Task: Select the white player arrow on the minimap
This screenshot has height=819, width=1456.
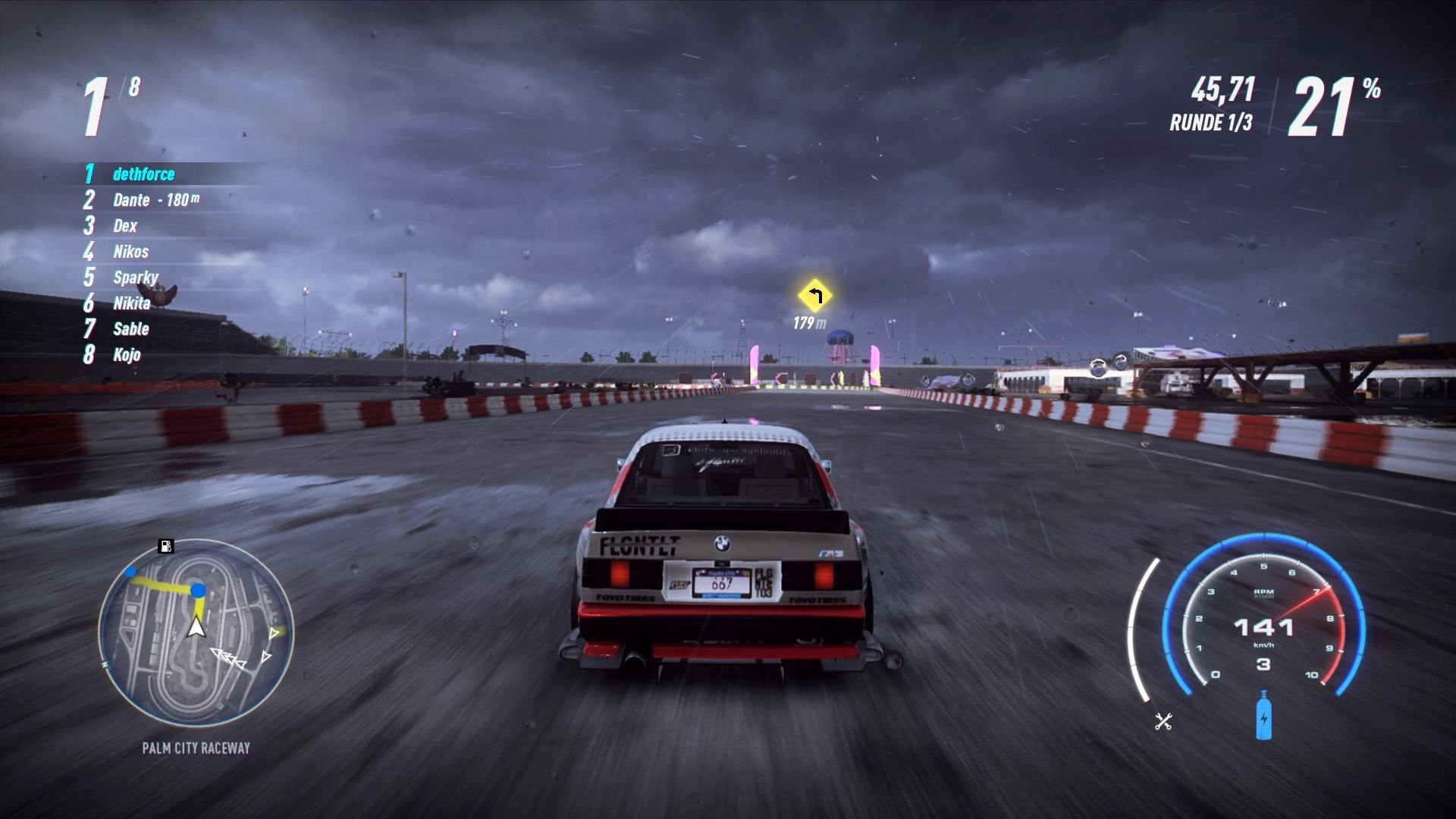Action: coord(195,627)
